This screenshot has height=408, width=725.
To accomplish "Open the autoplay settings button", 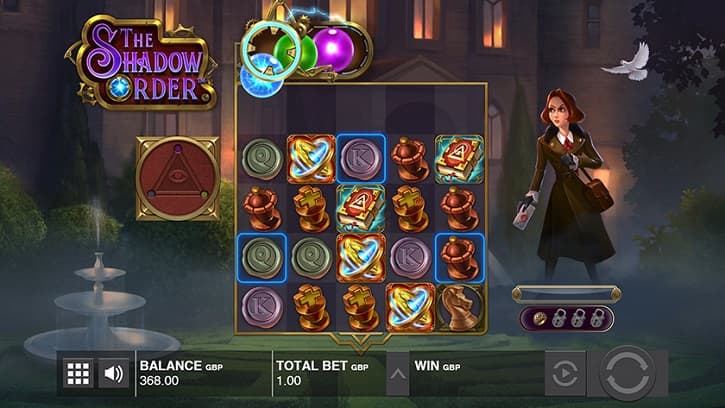I will pos(564,375).
